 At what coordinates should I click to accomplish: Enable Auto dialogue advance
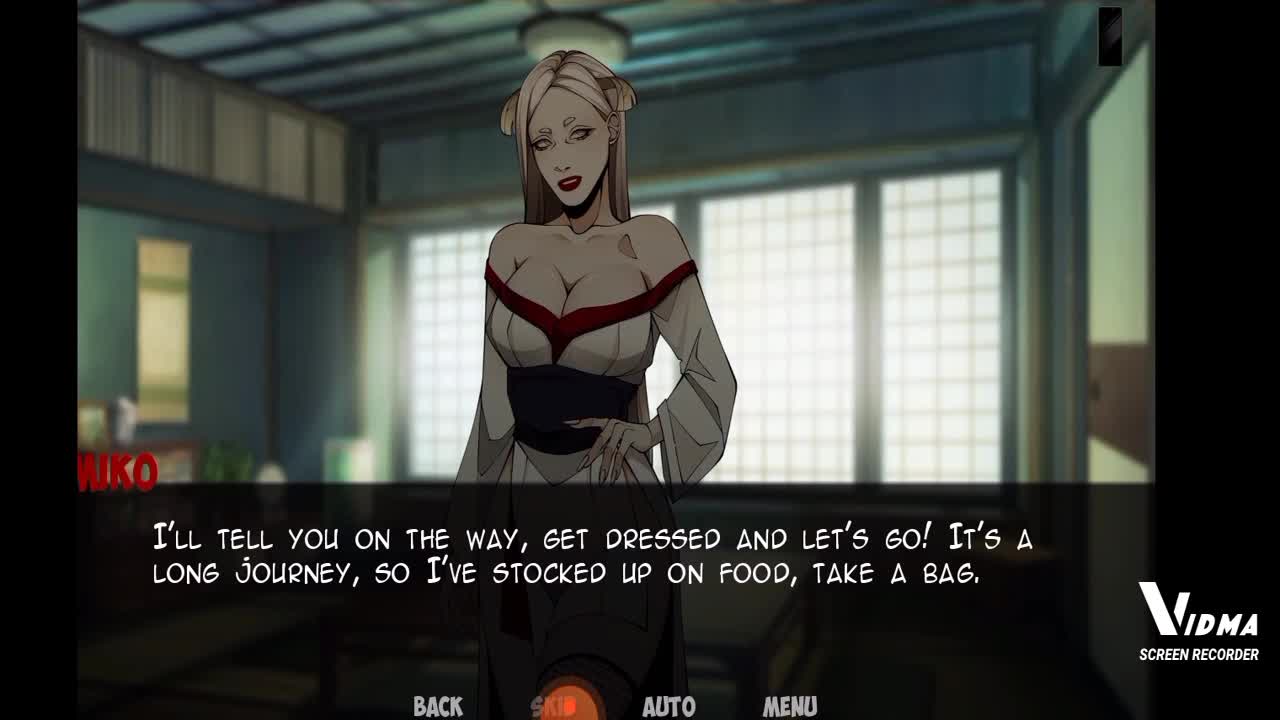pyautogui.click(x=668, y=706)
